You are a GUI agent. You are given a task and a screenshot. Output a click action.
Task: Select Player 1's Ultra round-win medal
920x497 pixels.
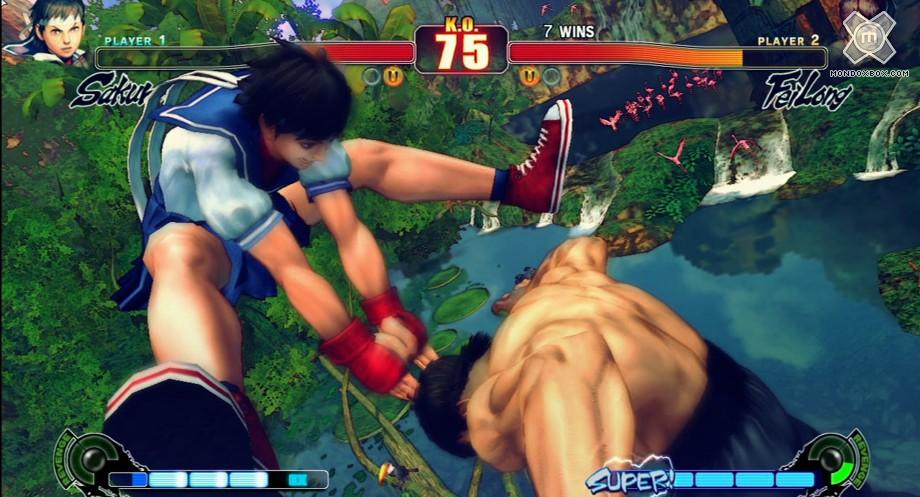pos(394,76)
